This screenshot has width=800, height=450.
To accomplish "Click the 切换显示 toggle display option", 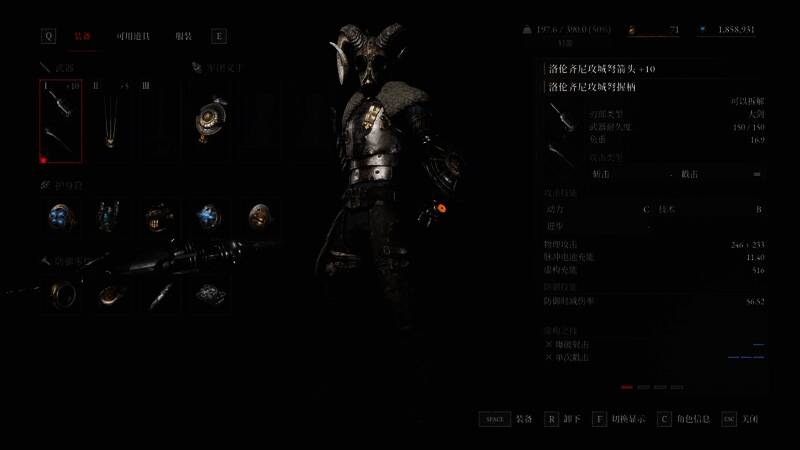I will pyautogui.click(x=619, y=419).
